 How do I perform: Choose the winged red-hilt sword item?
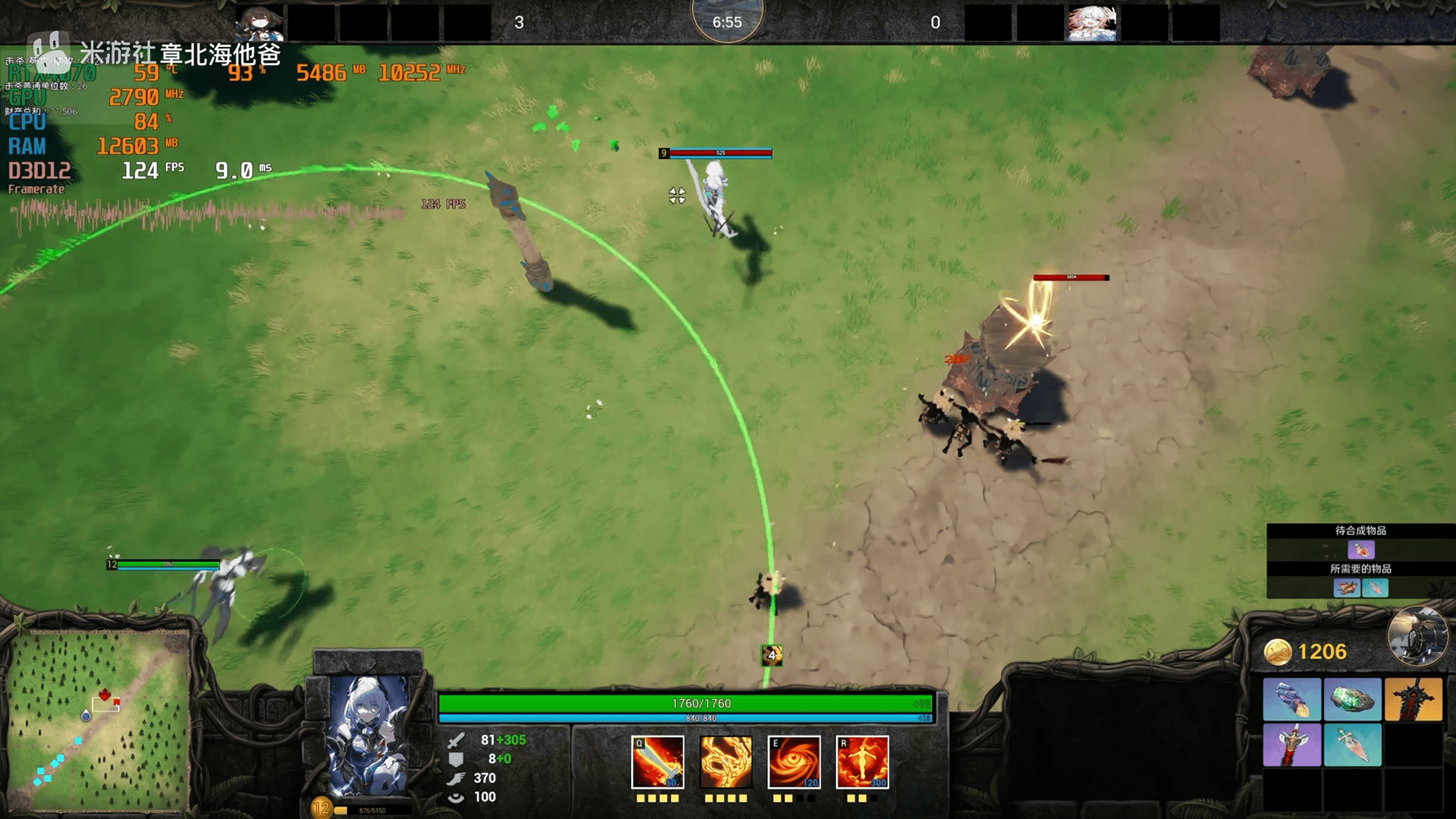click(x=1292, y=745)
